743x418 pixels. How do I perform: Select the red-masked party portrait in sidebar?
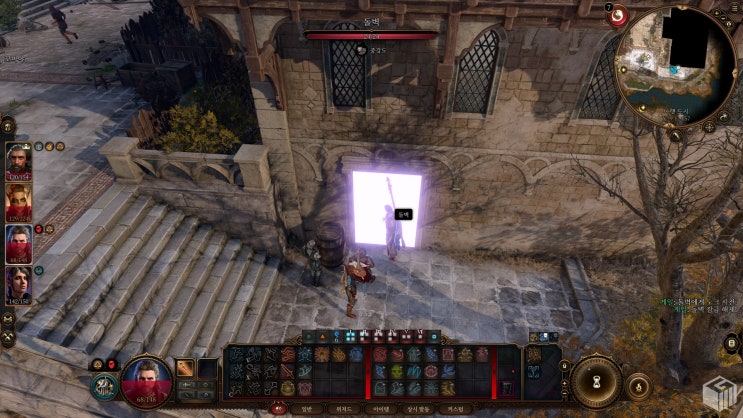point(19,243)
